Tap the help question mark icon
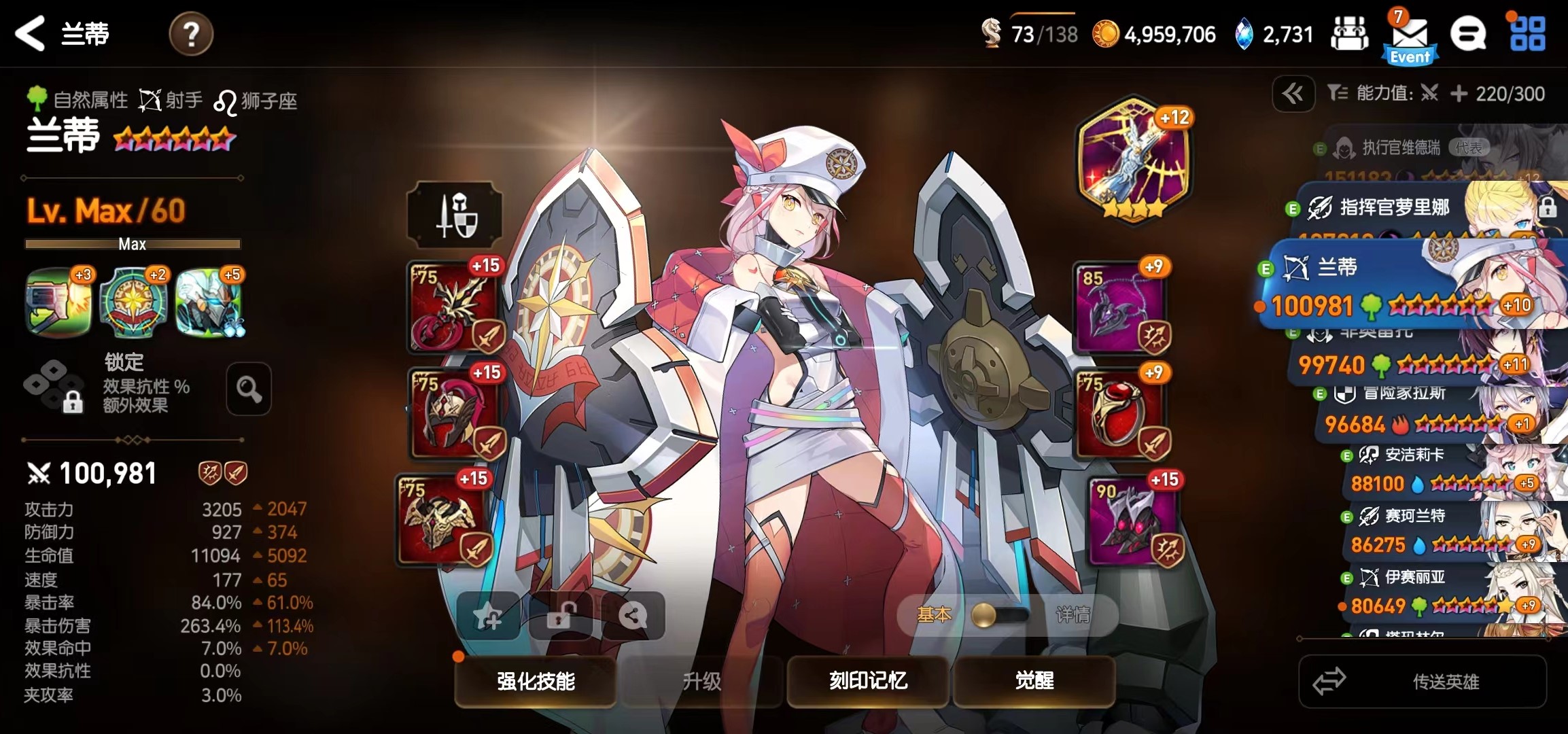The height and width of the screenshot is (734, 1568). (x=191, y=35)
